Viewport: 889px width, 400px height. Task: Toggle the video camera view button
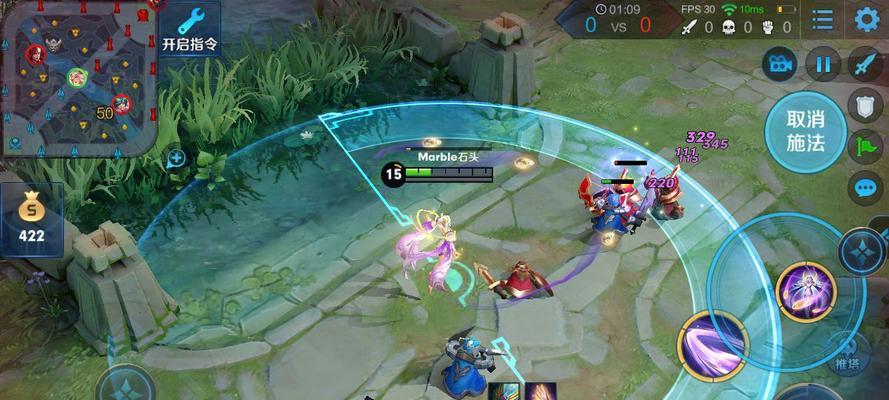coord(779,66)
